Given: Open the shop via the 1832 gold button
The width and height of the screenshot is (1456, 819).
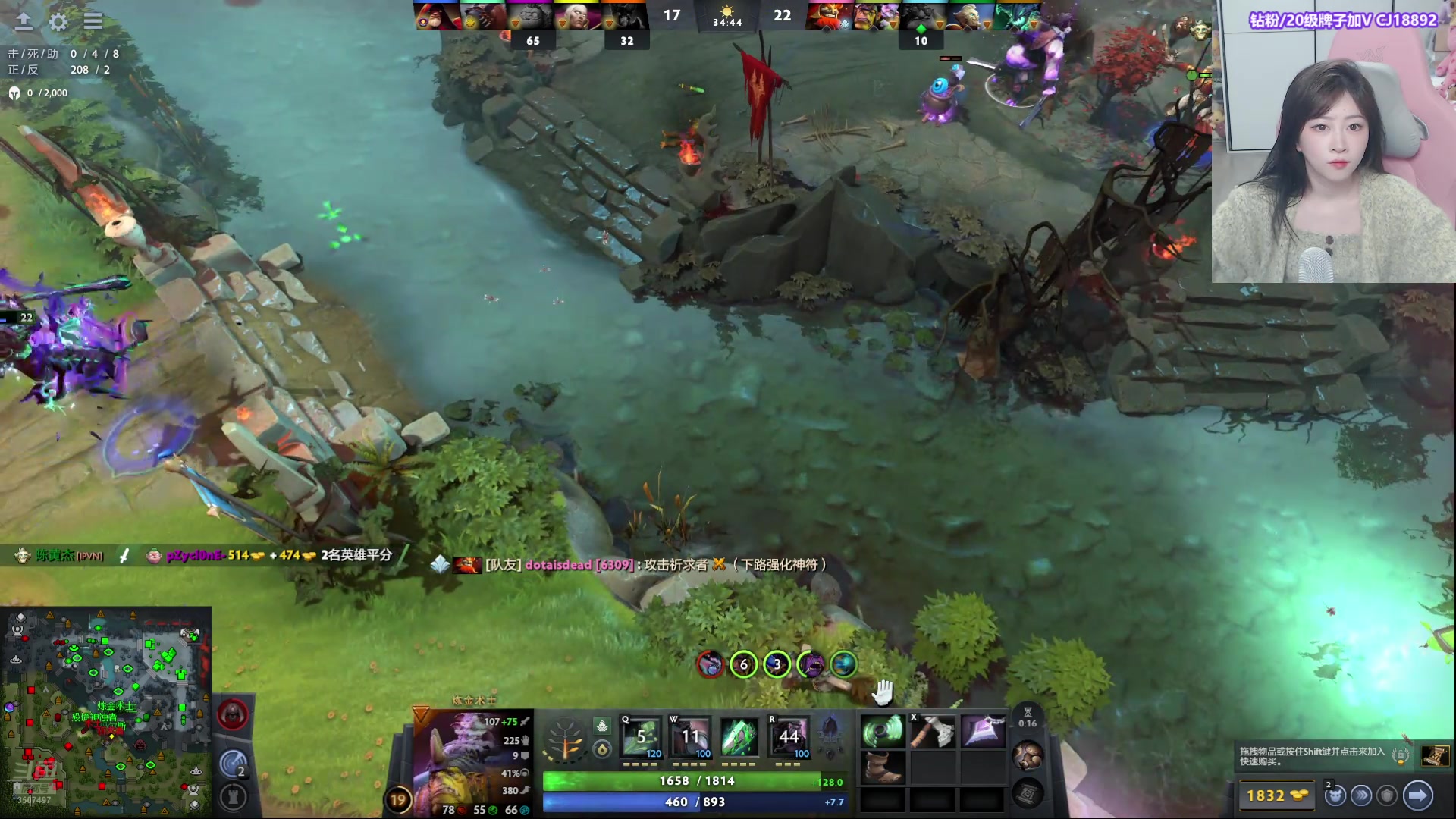Looking at the screenshot, I should pos(1277,795).
